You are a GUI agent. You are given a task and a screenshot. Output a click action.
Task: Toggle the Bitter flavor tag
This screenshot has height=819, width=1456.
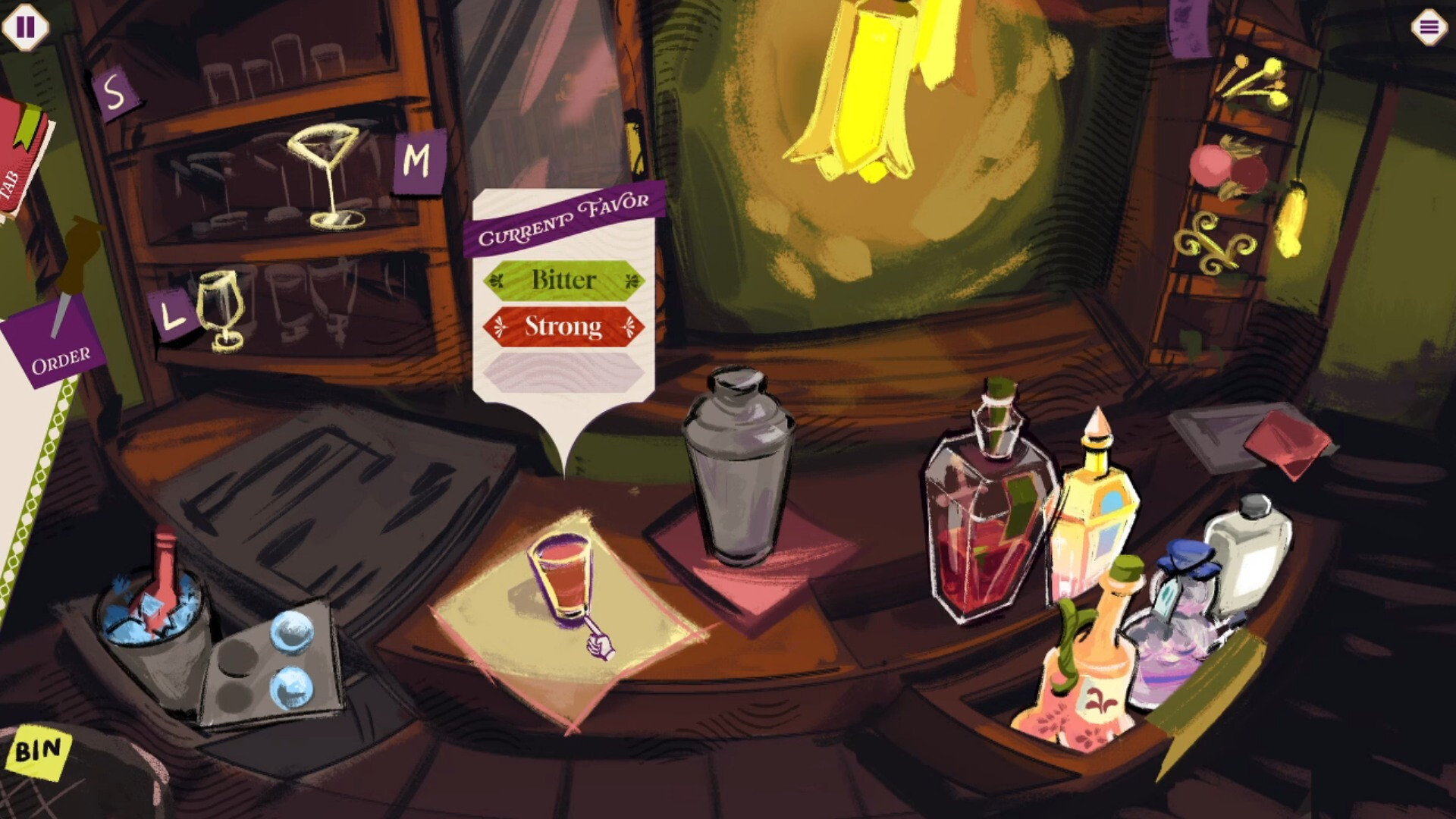(564, 281)
